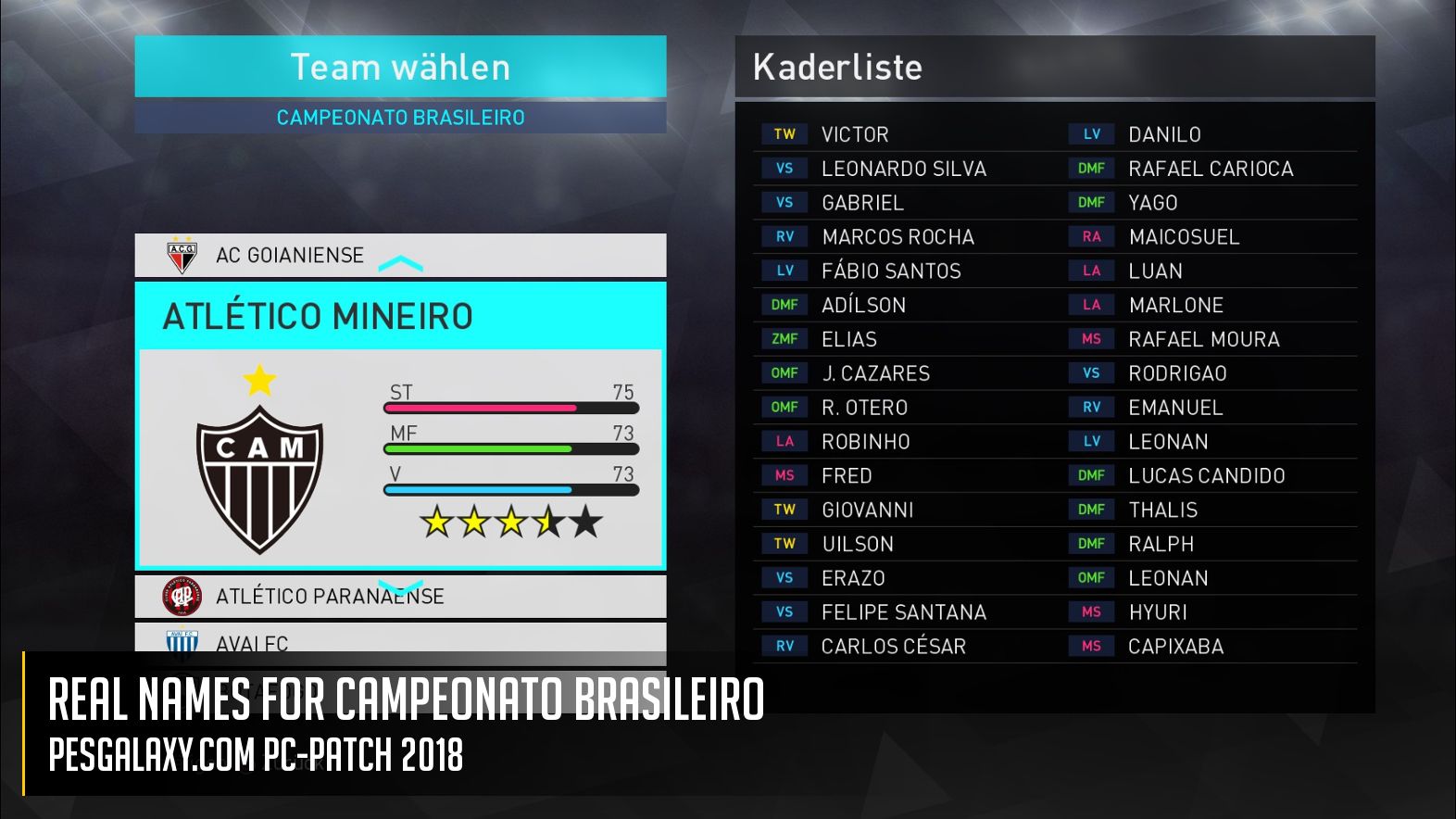Click the up arrow above Atlético Mineiro
The height and width of the screenshot is (819, 1456).
coord(400,265)
